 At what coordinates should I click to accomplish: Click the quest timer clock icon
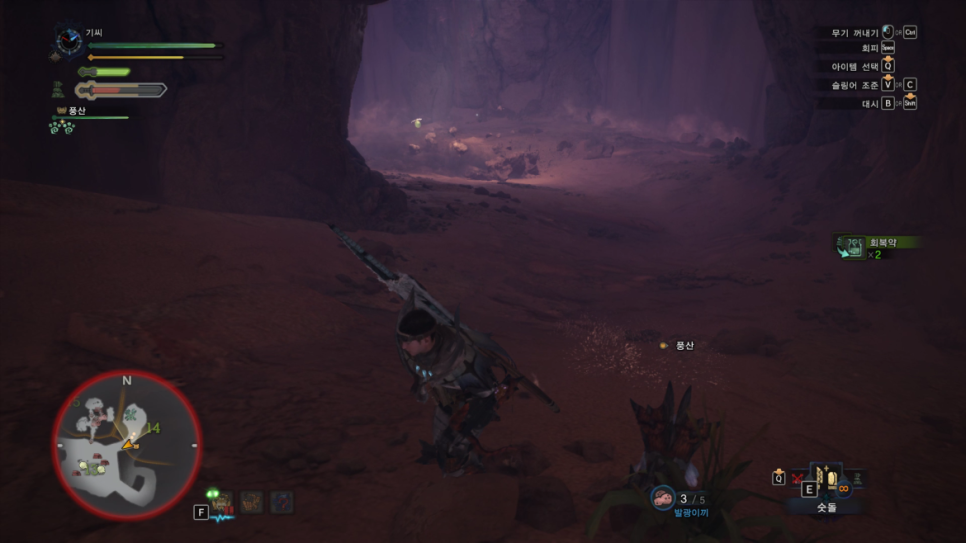tap(68, 41)
